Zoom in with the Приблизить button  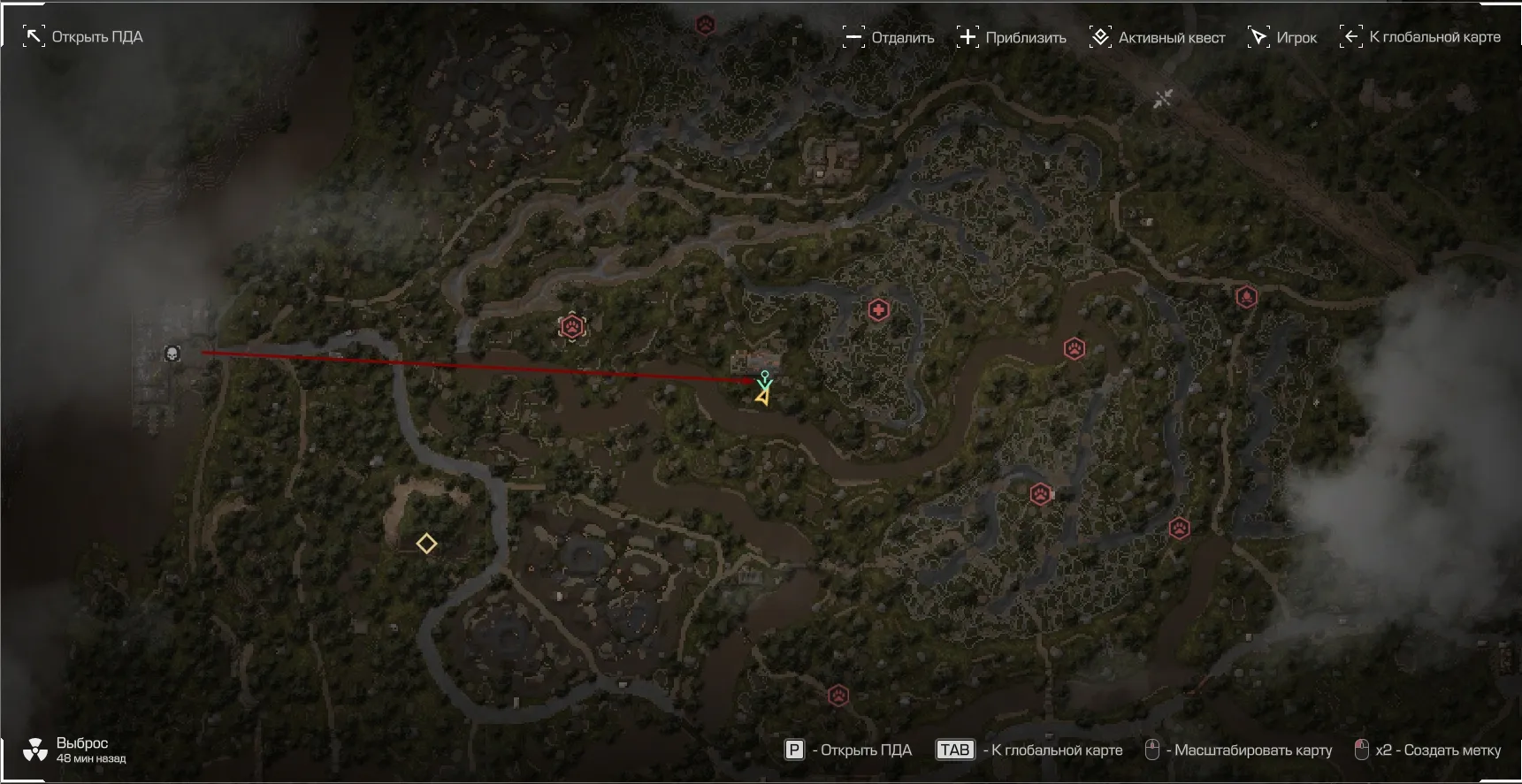(x=1012, y=37)
